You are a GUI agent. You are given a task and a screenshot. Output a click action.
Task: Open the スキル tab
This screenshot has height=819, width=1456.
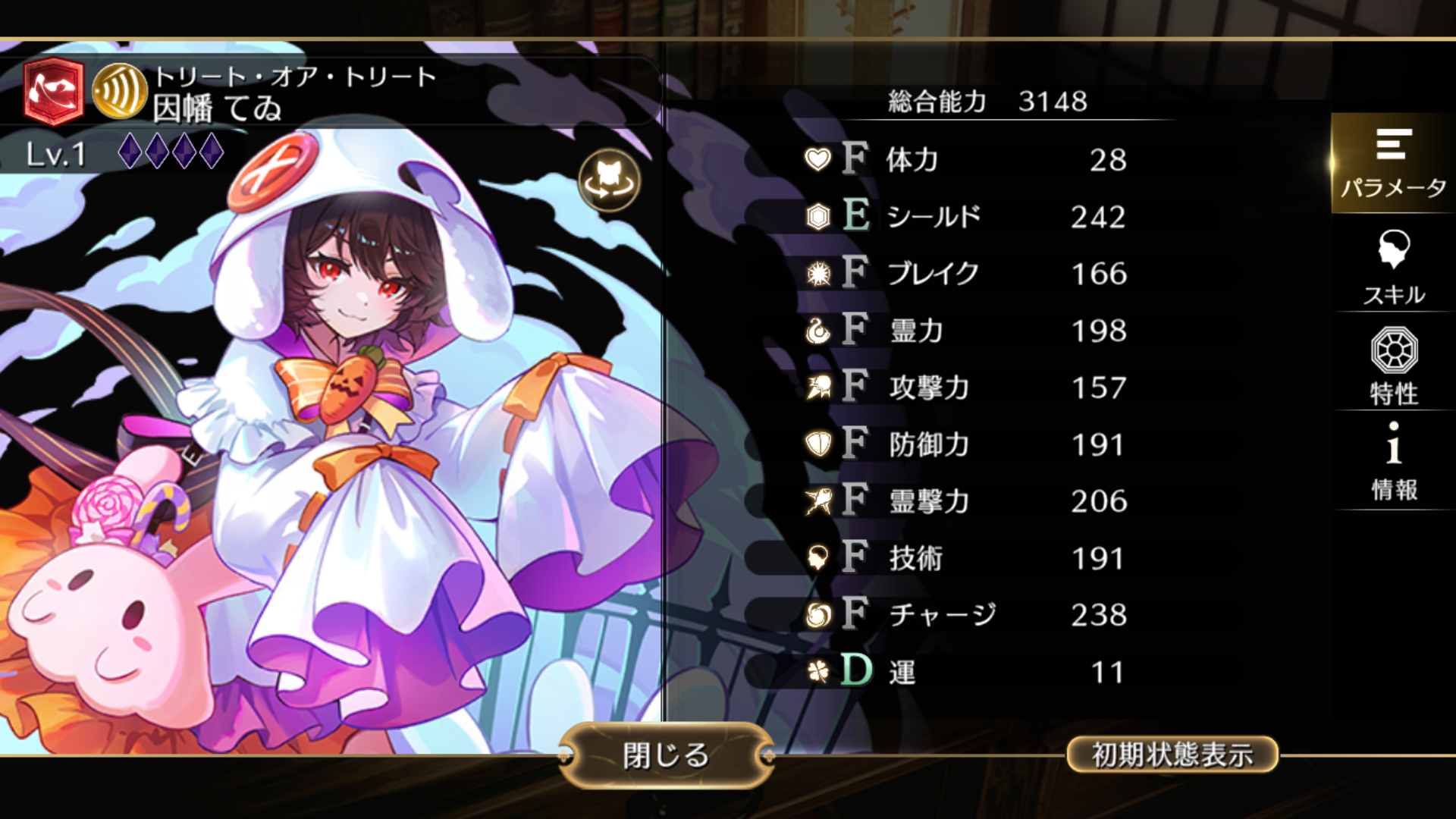tap(1393, 267)
